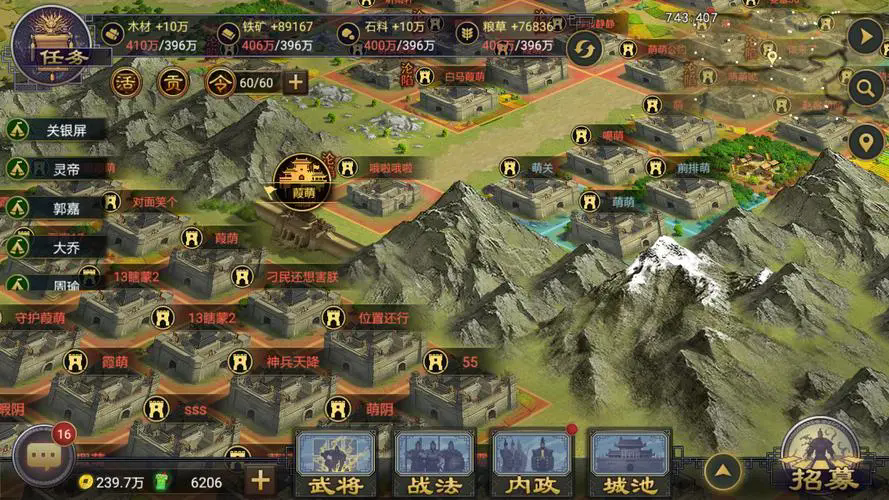Open the 内政 internal affairs menu
This screenshot has width=889, height=500.
(532, 465)
